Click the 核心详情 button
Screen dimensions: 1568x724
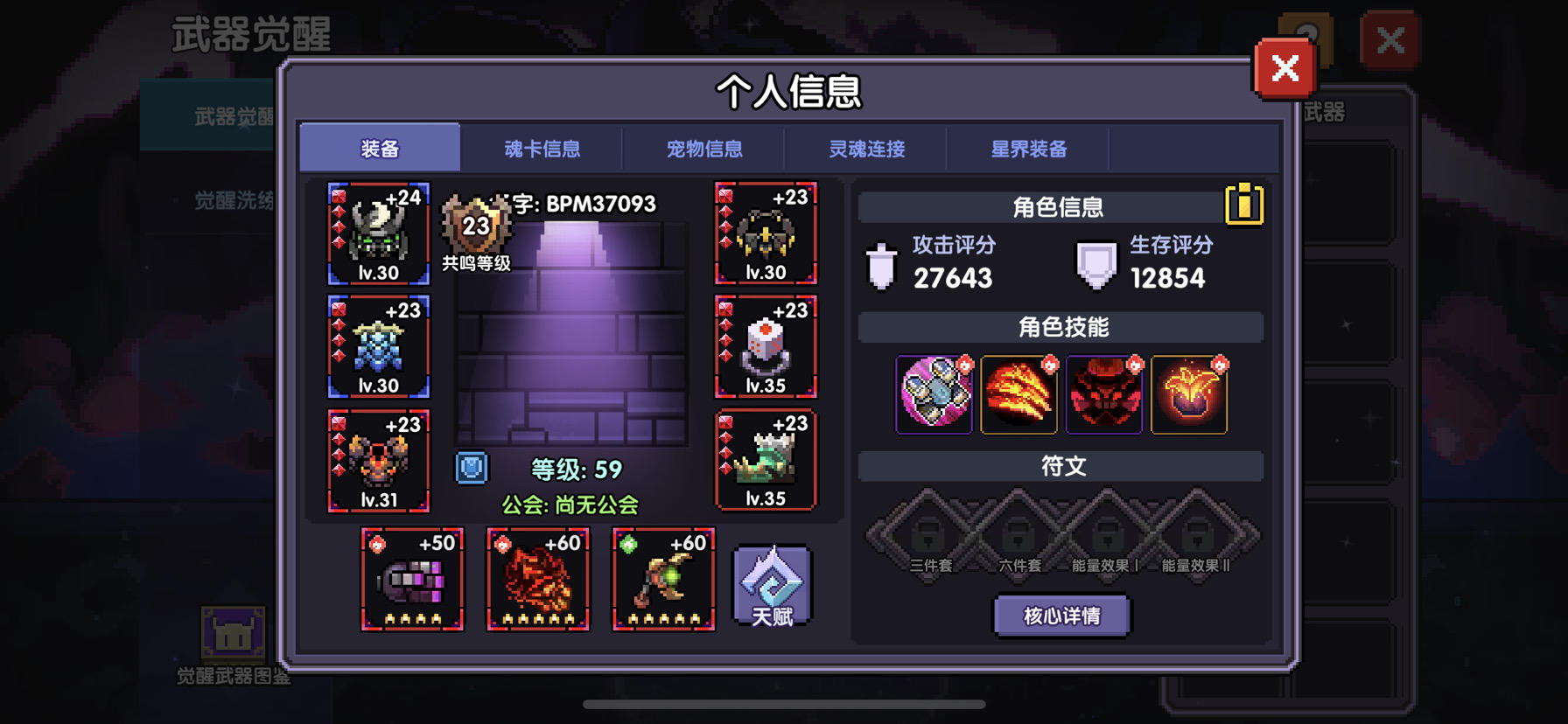point(1061,616)
